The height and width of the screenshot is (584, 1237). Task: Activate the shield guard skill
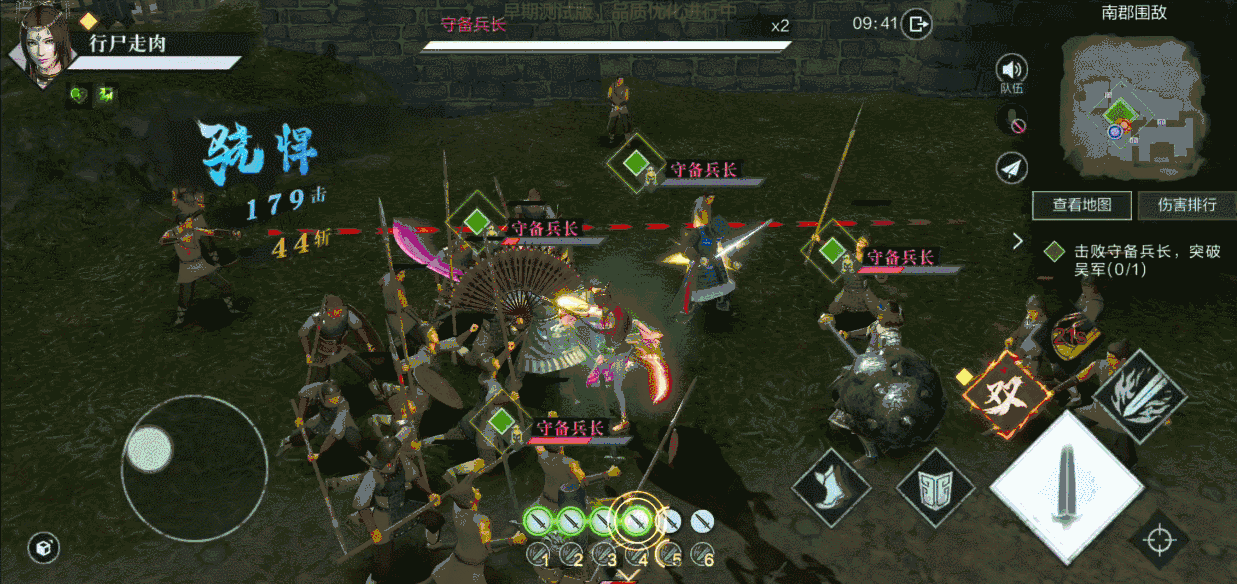tap(935, 487)
